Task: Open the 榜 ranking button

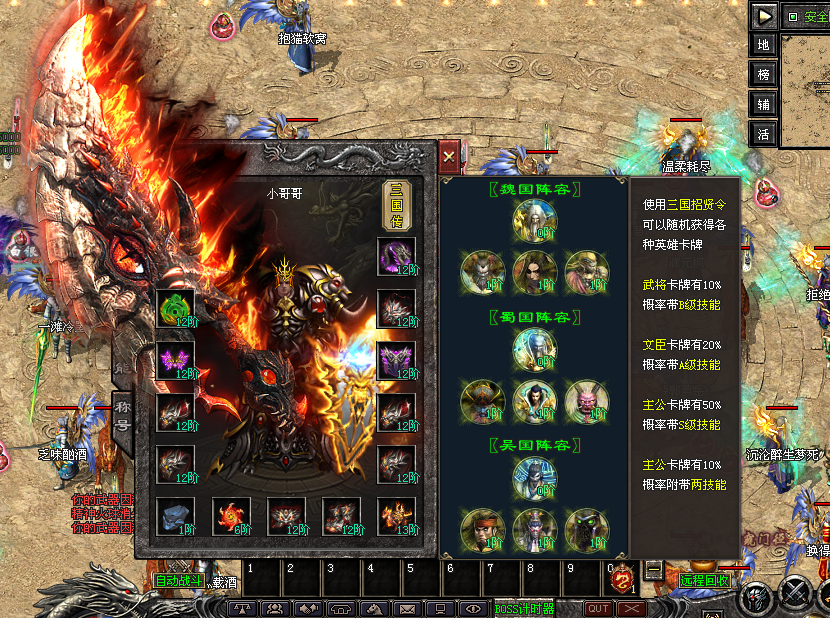Action: click(764, 75)
